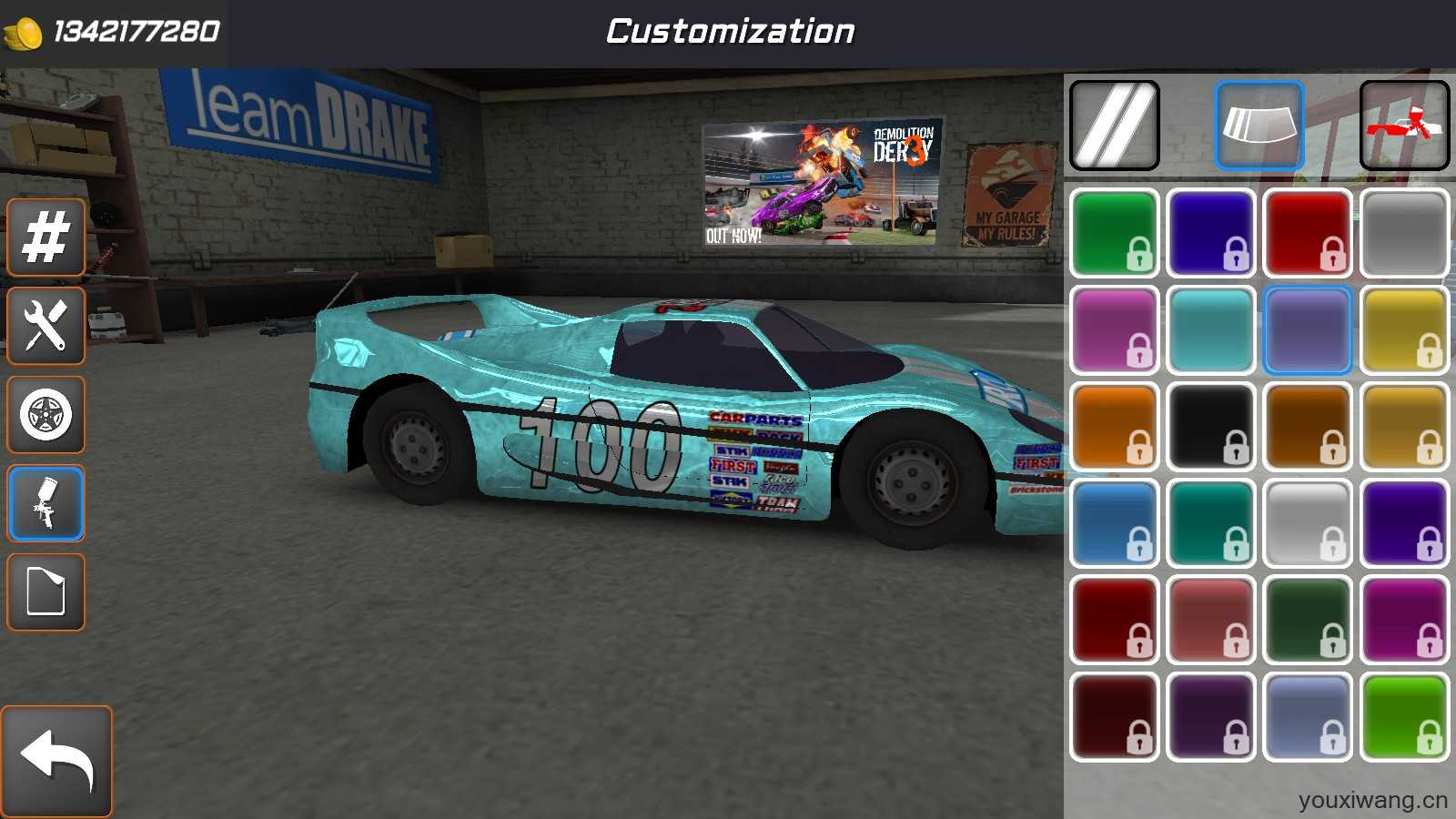Open the wrench and screwdriver upgrades section
Image resolution: width=1456 pixels, height=819 pixels.
pos(45,326)
